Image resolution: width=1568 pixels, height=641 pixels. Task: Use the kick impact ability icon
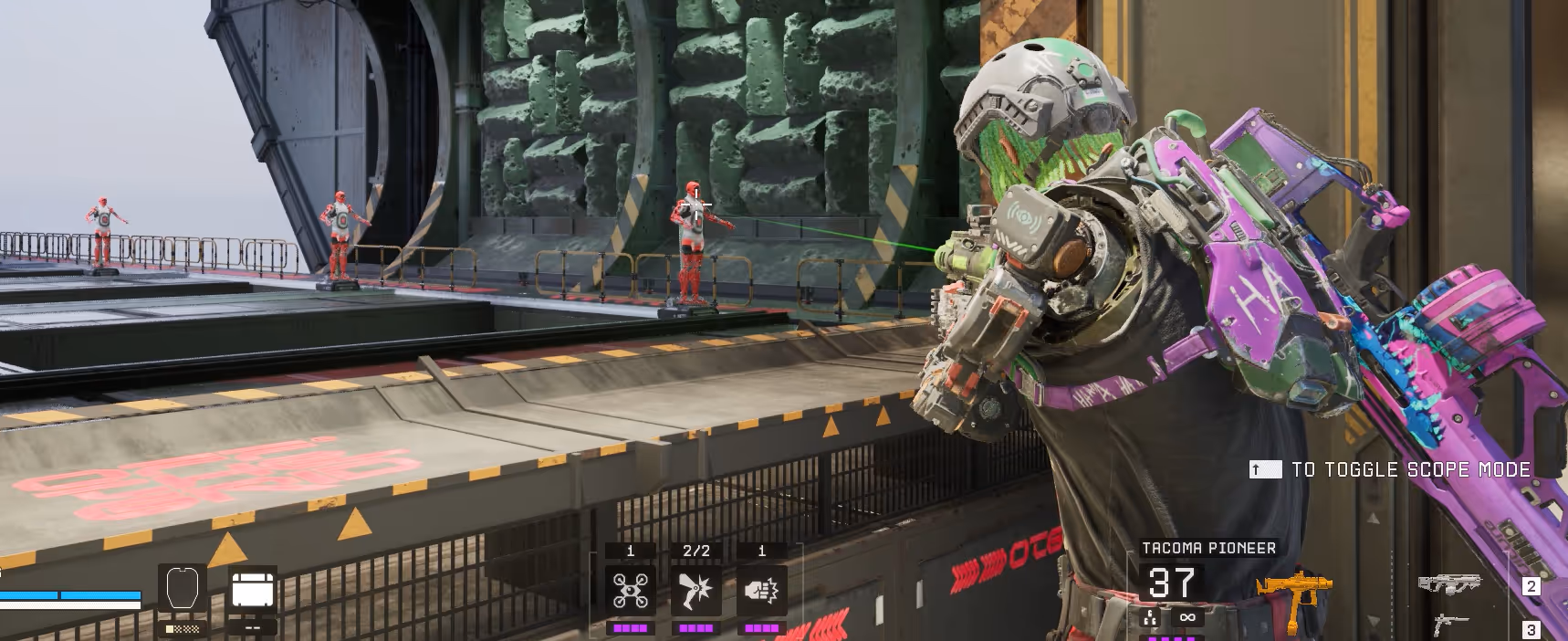pos(695,590)
